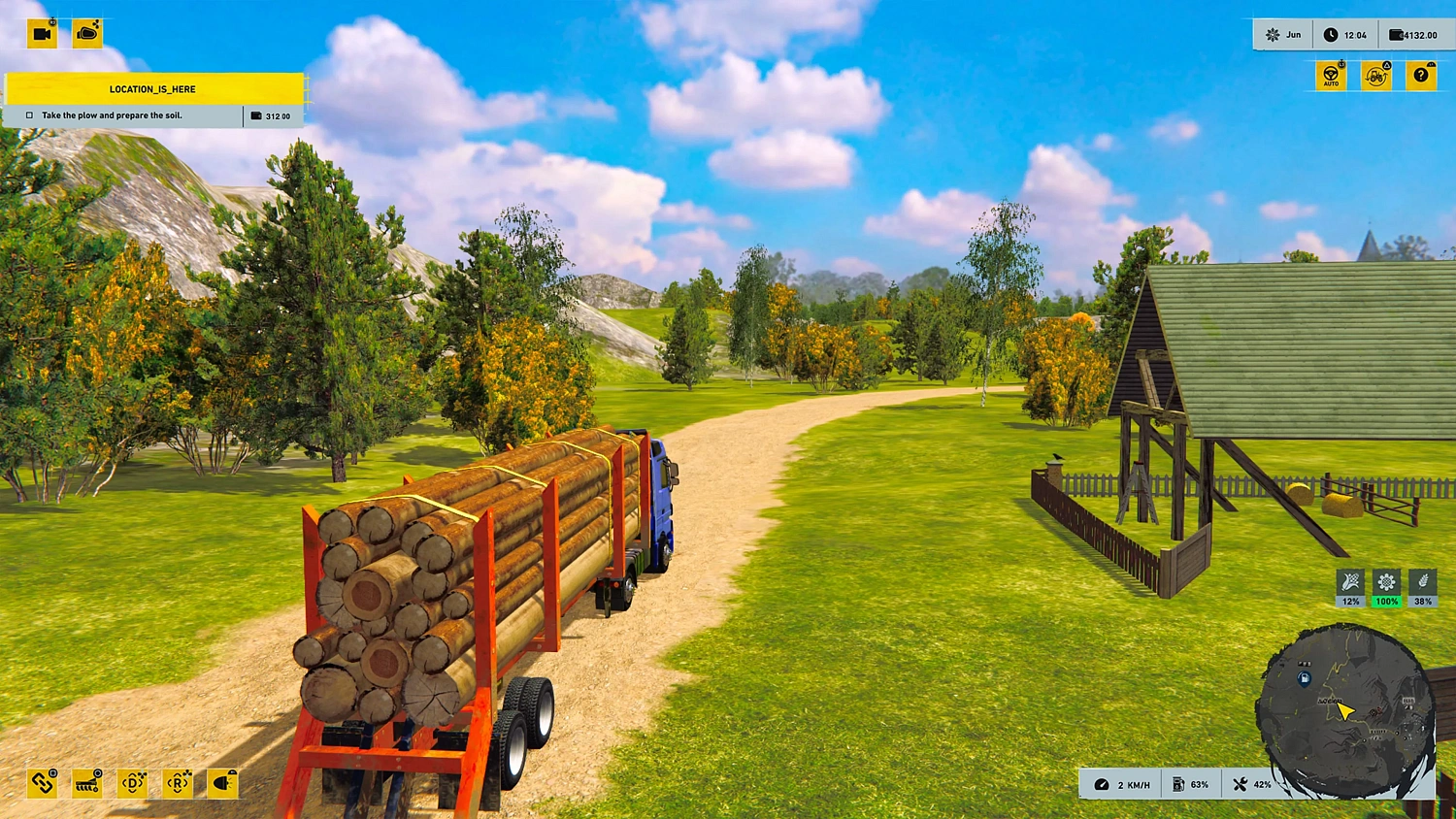This screenshot has width=1456, height=819.
Task: Toggle the R reverse gear control
Action: click(x=177, y=783)
